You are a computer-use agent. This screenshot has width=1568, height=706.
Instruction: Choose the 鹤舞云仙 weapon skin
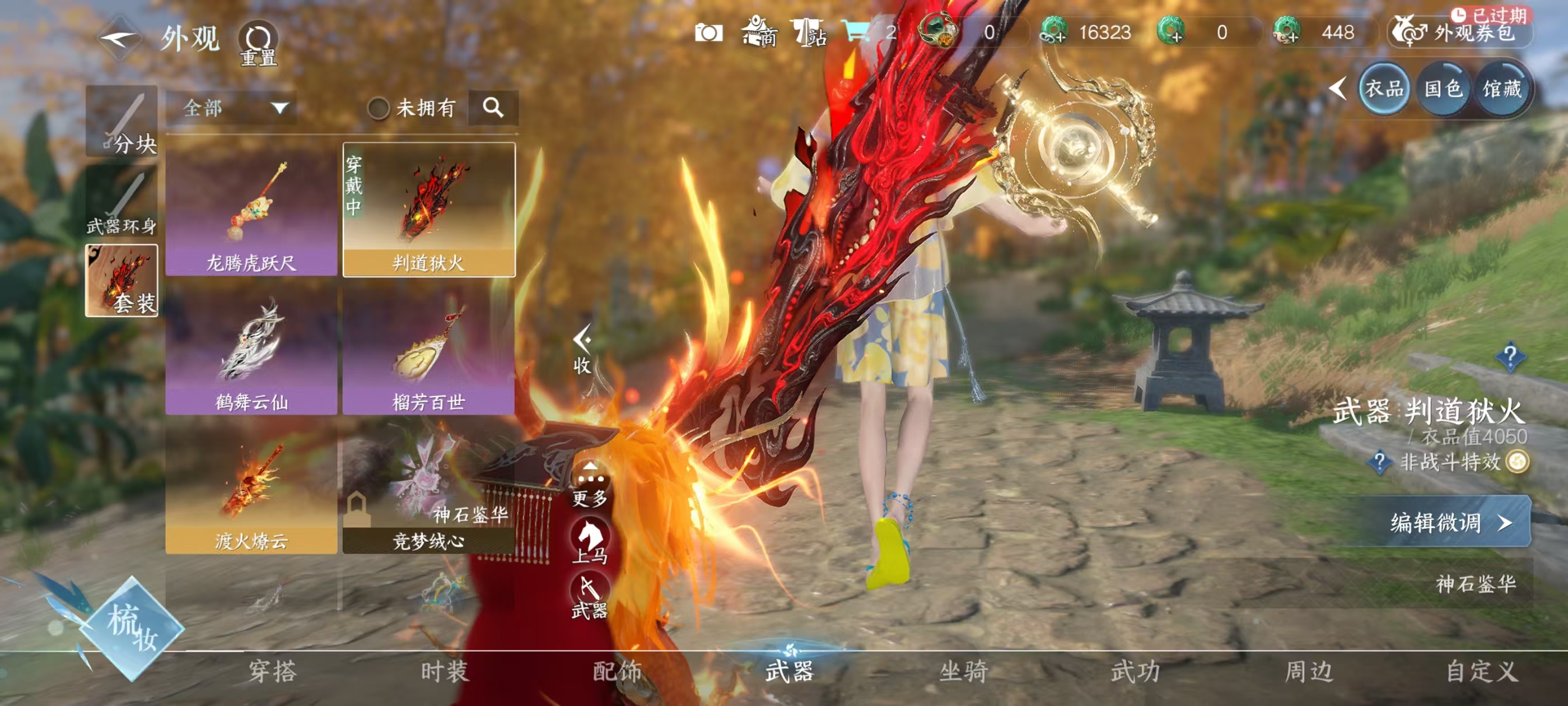tap(251, 350)
